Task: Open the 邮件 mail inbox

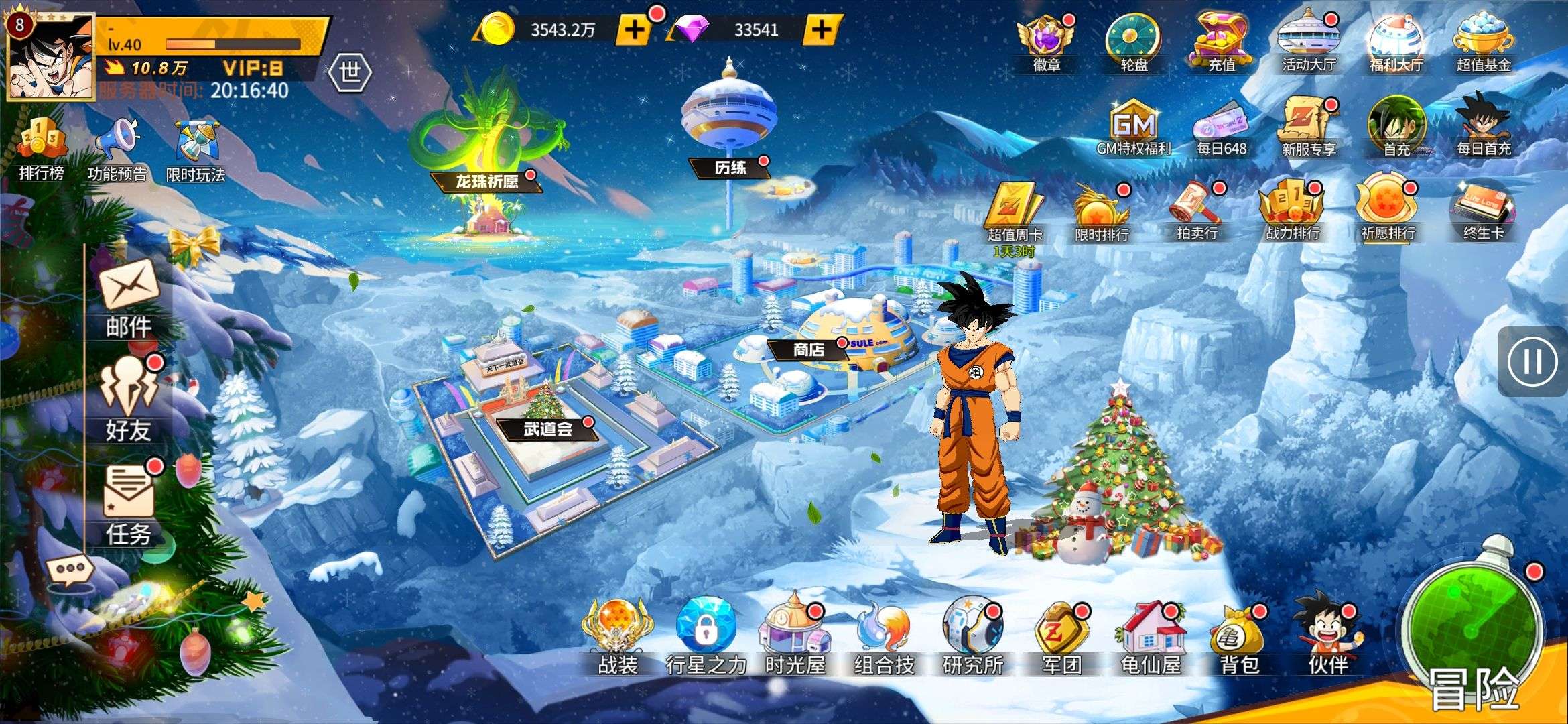Action: (x=129, y=297)
